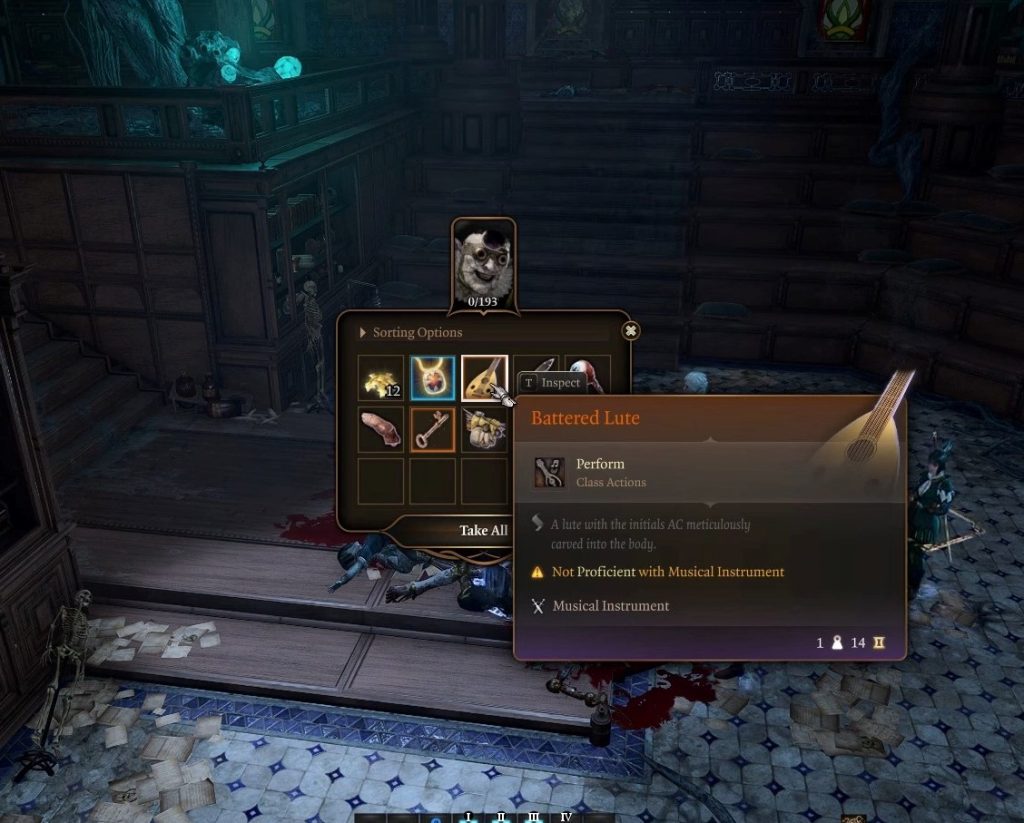Screen dimensions: 1024x823
Task: Pick up the gloves item
Action: point(483,429)
